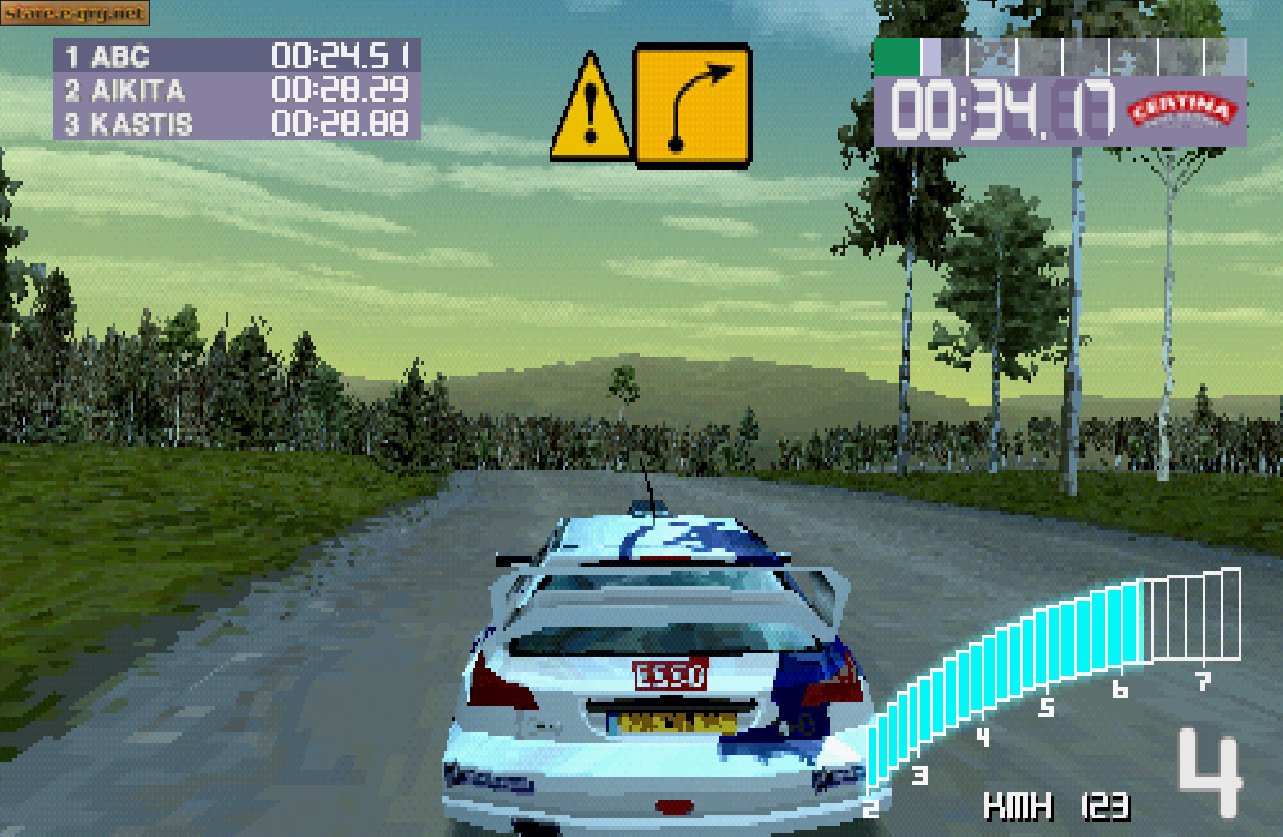Click the stage timer showing 00:34.17
This screenshot has height=837, width=1283.
(x=1000, y=110)
